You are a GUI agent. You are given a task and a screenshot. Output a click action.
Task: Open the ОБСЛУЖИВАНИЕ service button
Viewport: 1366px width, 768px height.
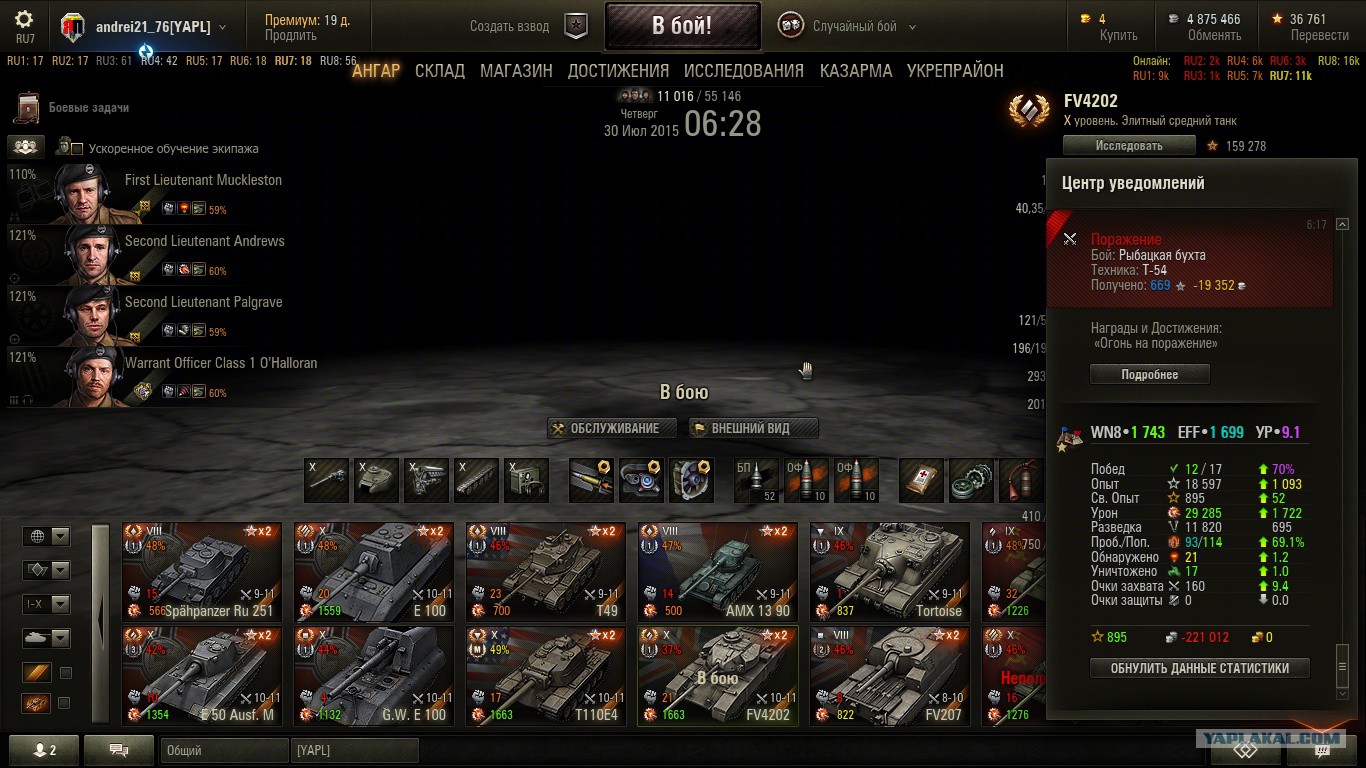612,428
